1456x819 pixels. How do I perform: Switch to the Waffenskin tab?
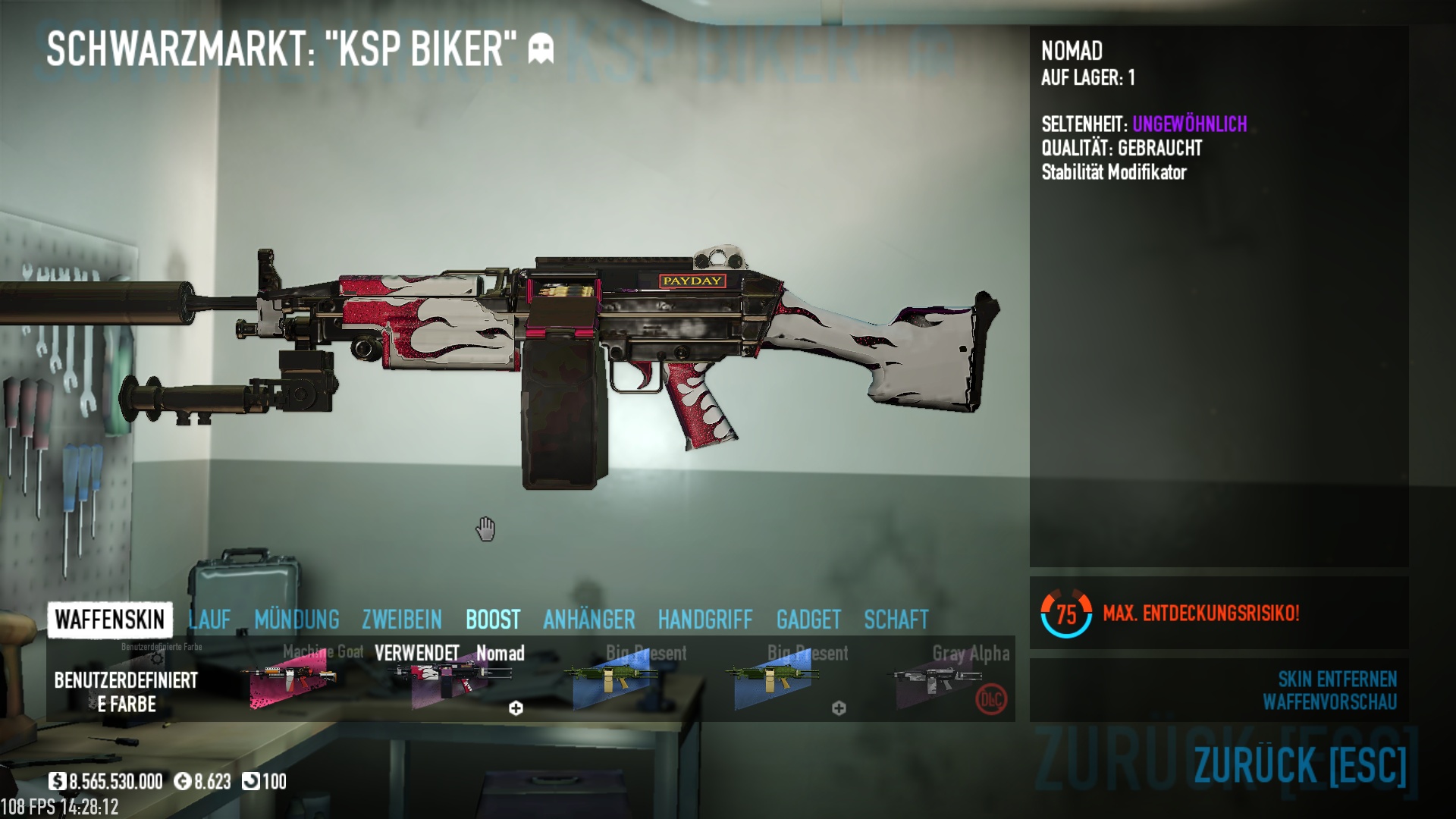(110, 620)
